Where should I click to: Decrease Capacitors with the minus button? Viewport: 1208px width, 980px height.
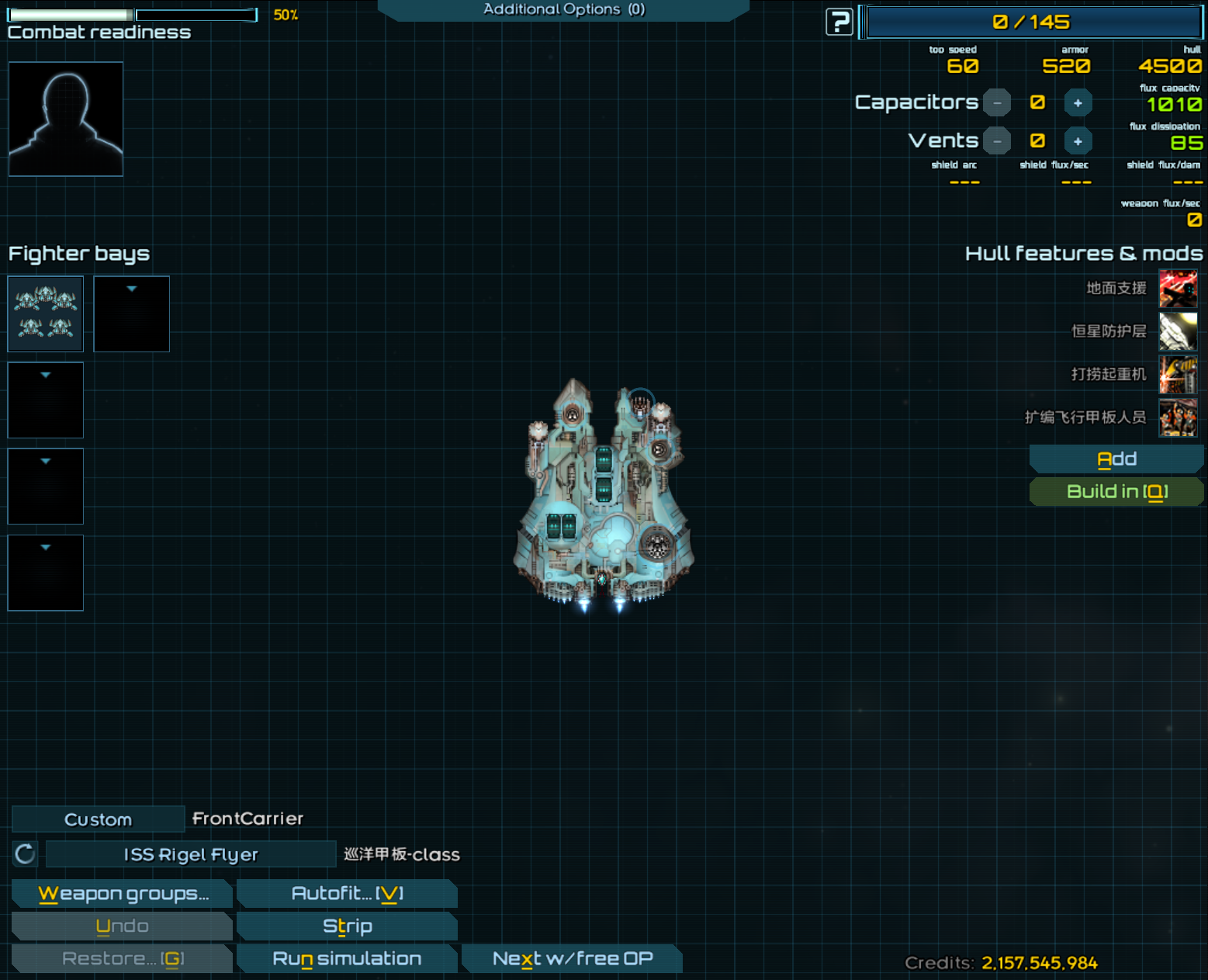(997, 102)
